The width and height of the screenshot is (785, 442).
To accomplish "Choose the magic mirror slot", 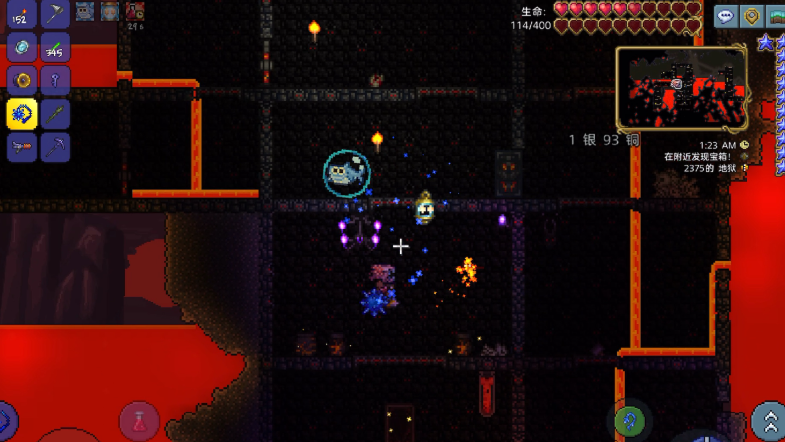I will click(22, 47).
